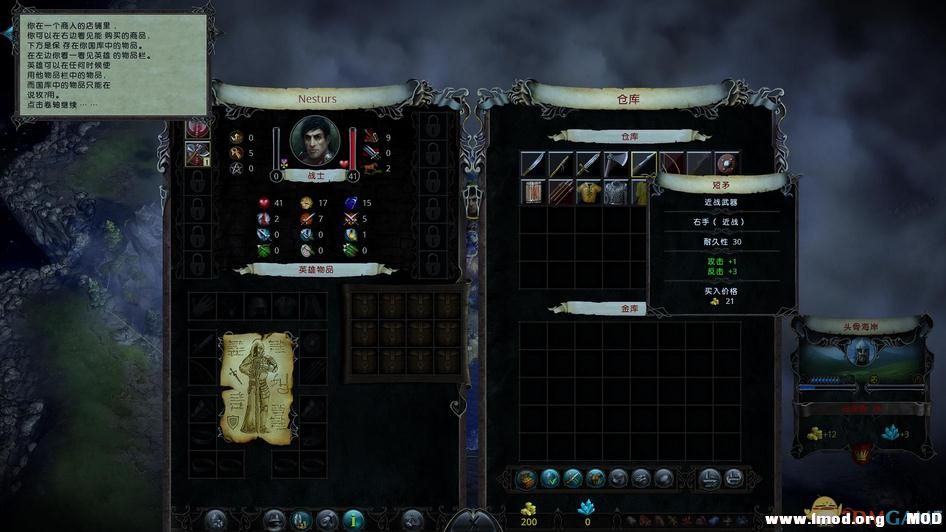Select the chainmail armor in the warehouse
Screen dimensions: 946x532
click(x=616, y=192)
